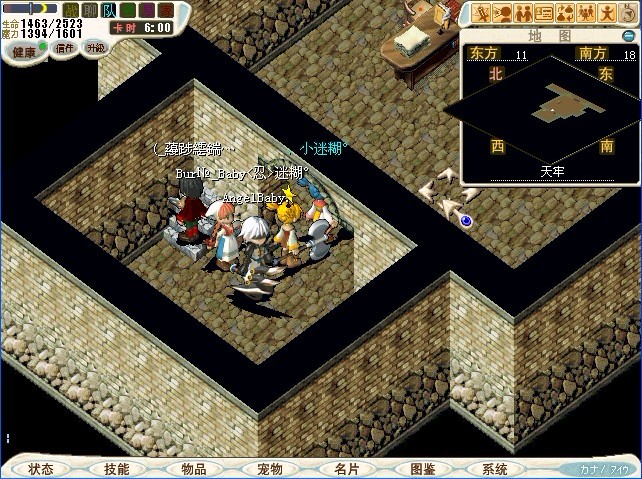Click the 升級 level-up button
The image size is (642, 479).
(96, 47)
